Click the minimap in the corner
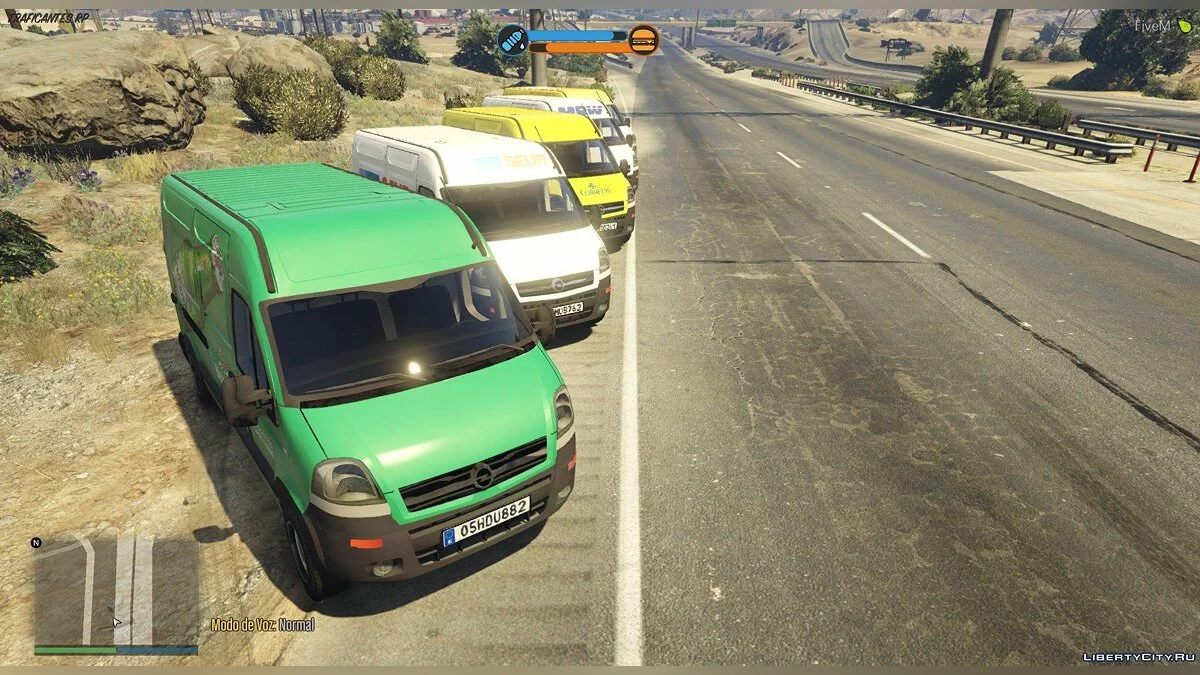Image resolution: width=1200 pixels, height=675 pixels. pyautogui.click(x=116, y=591)
